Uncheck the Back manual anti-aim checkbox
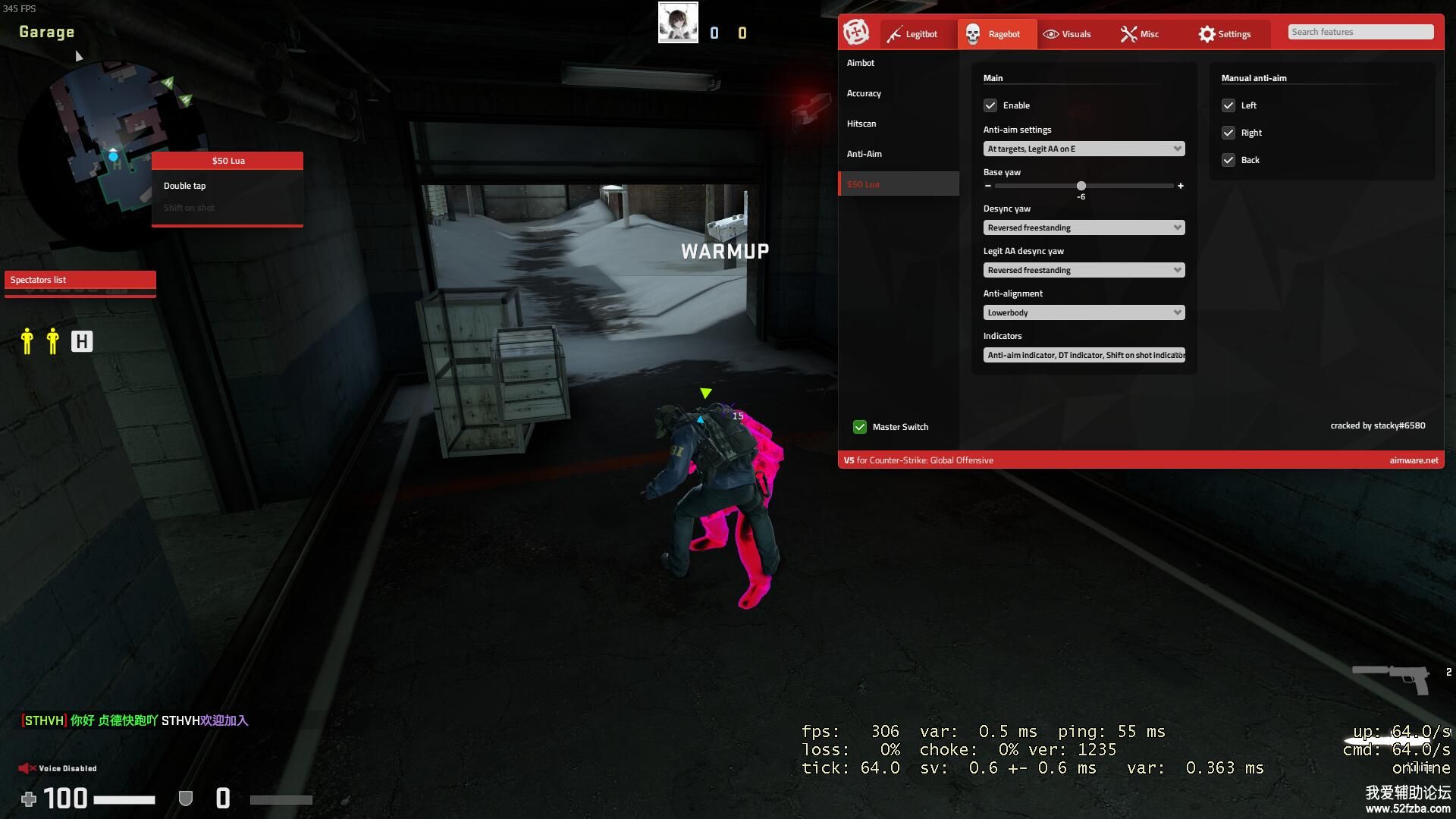 (x=1228, y=160)
